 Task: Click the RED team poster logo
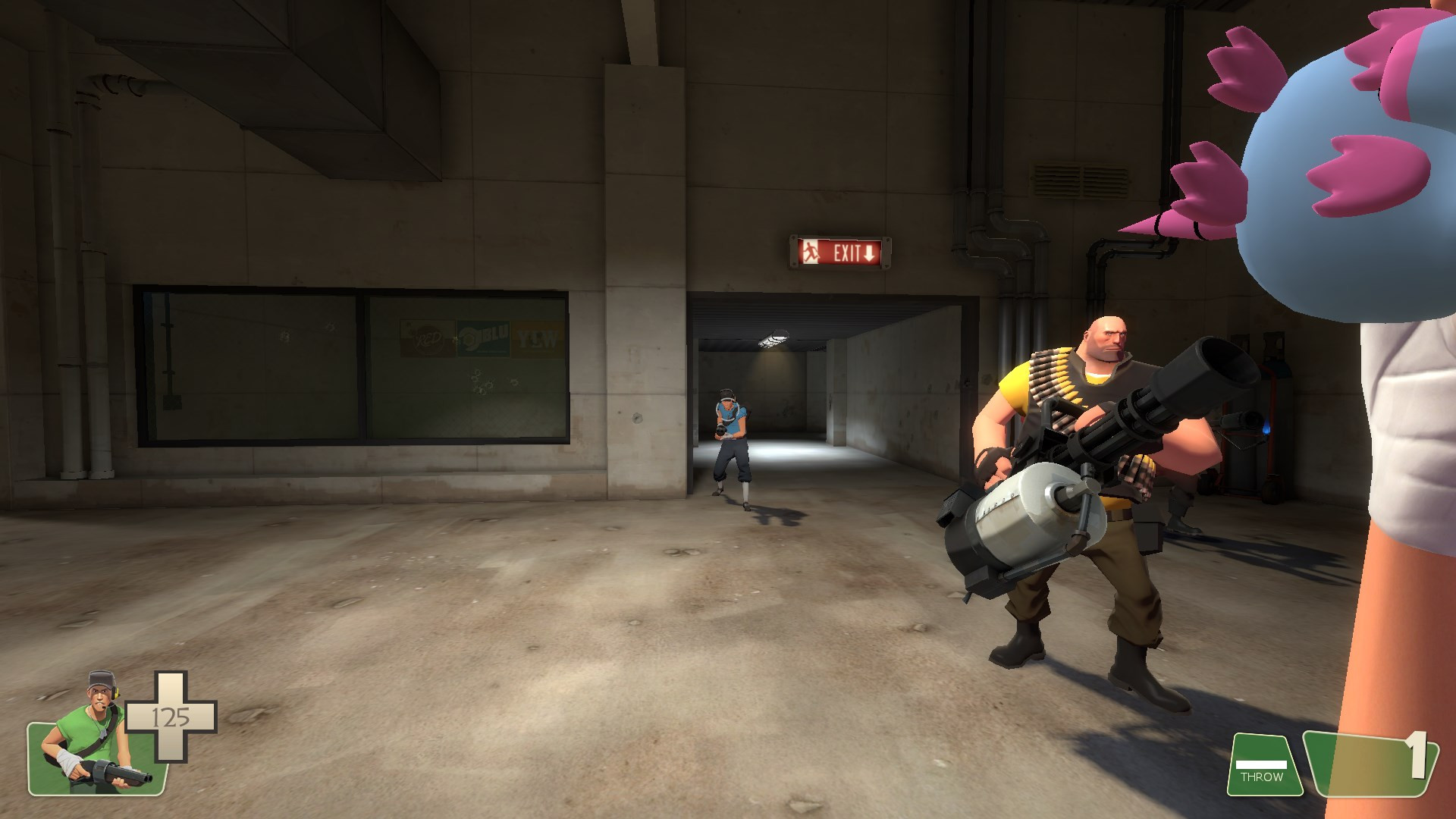click(428, 337)
